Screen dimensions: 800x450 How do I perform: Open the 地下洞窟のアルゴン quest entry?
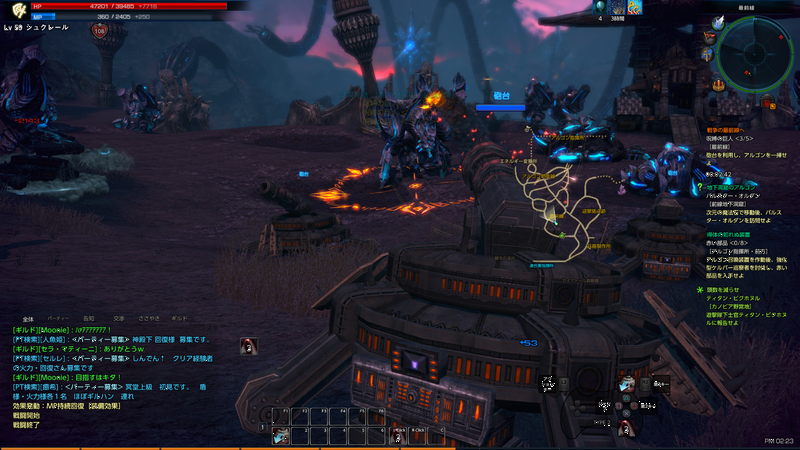tap(733, 188)
